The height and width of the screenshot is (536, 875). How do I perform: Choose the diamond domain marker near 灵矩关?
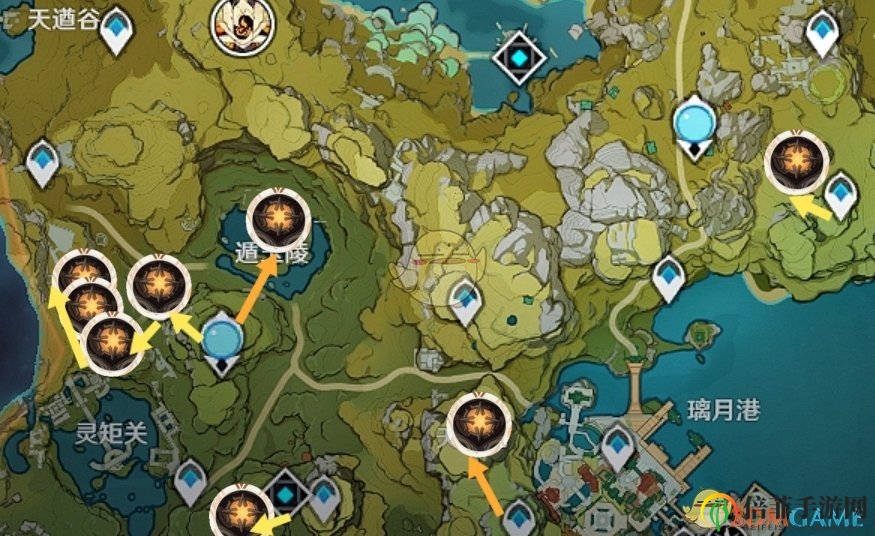(287, 494)
